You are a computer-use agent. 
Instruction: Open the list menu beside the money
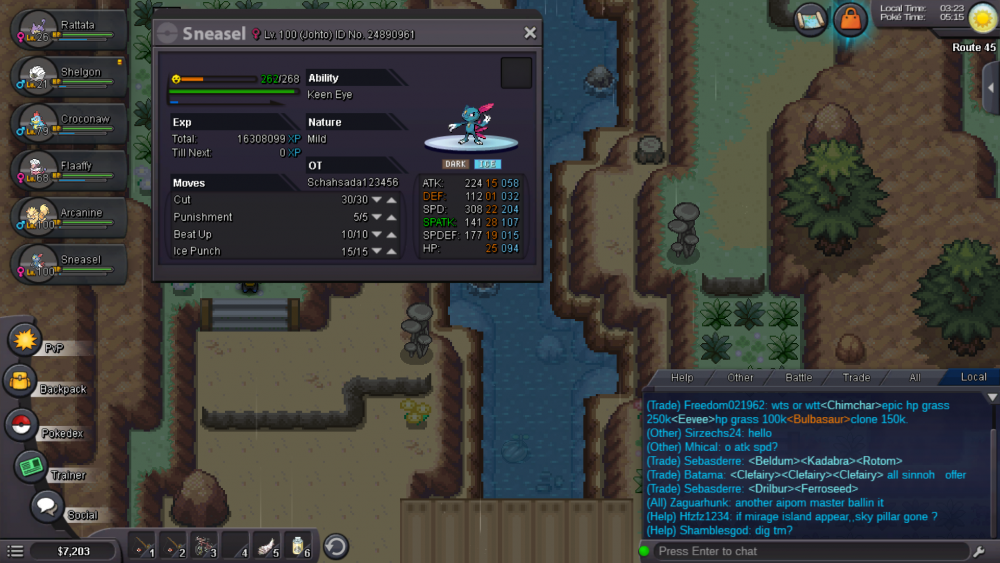pos(15,551)
